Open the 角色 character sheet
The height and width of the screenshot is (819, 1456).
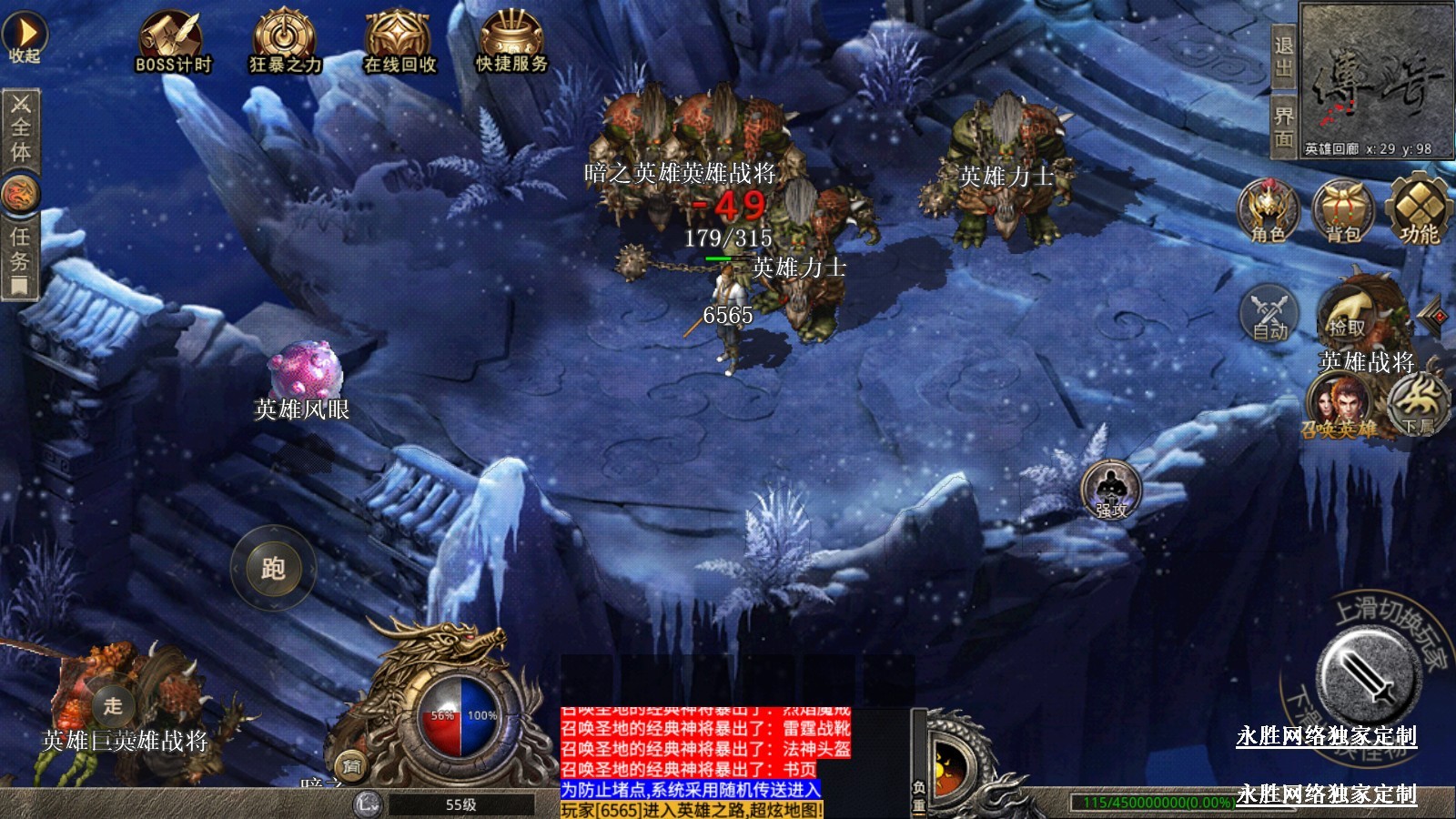click(x=1268, y=211)
